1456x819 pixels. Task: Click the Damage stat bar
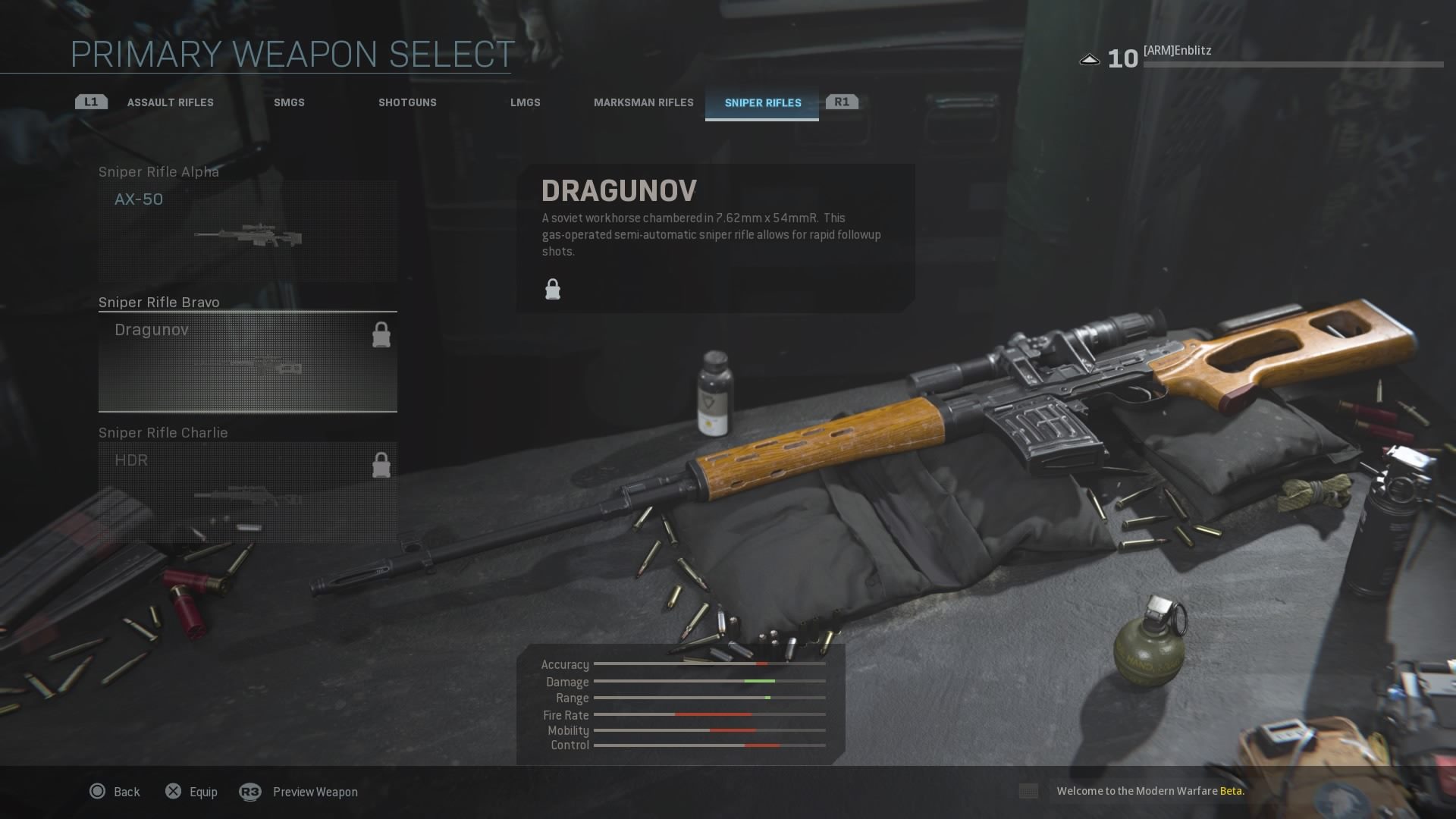[x=709, y=681]
